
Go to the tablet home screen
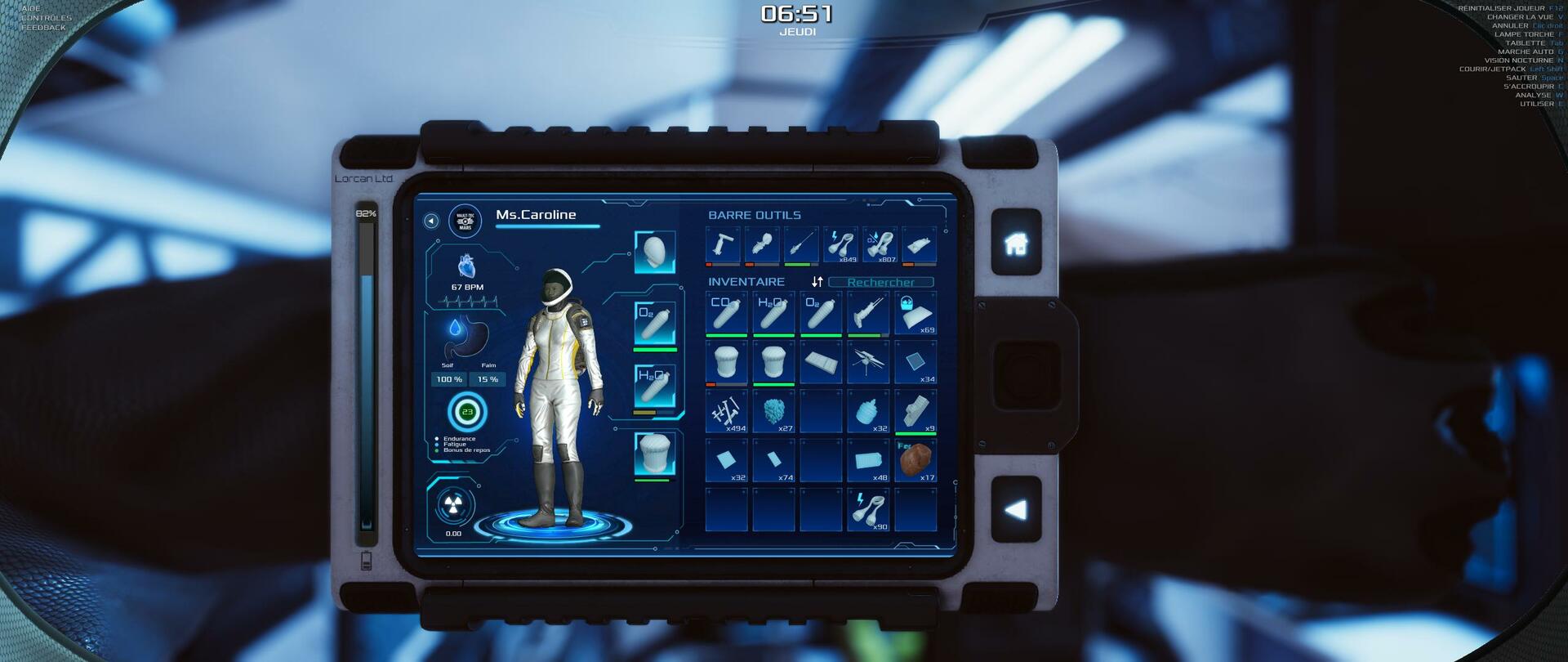[1016, 243]
